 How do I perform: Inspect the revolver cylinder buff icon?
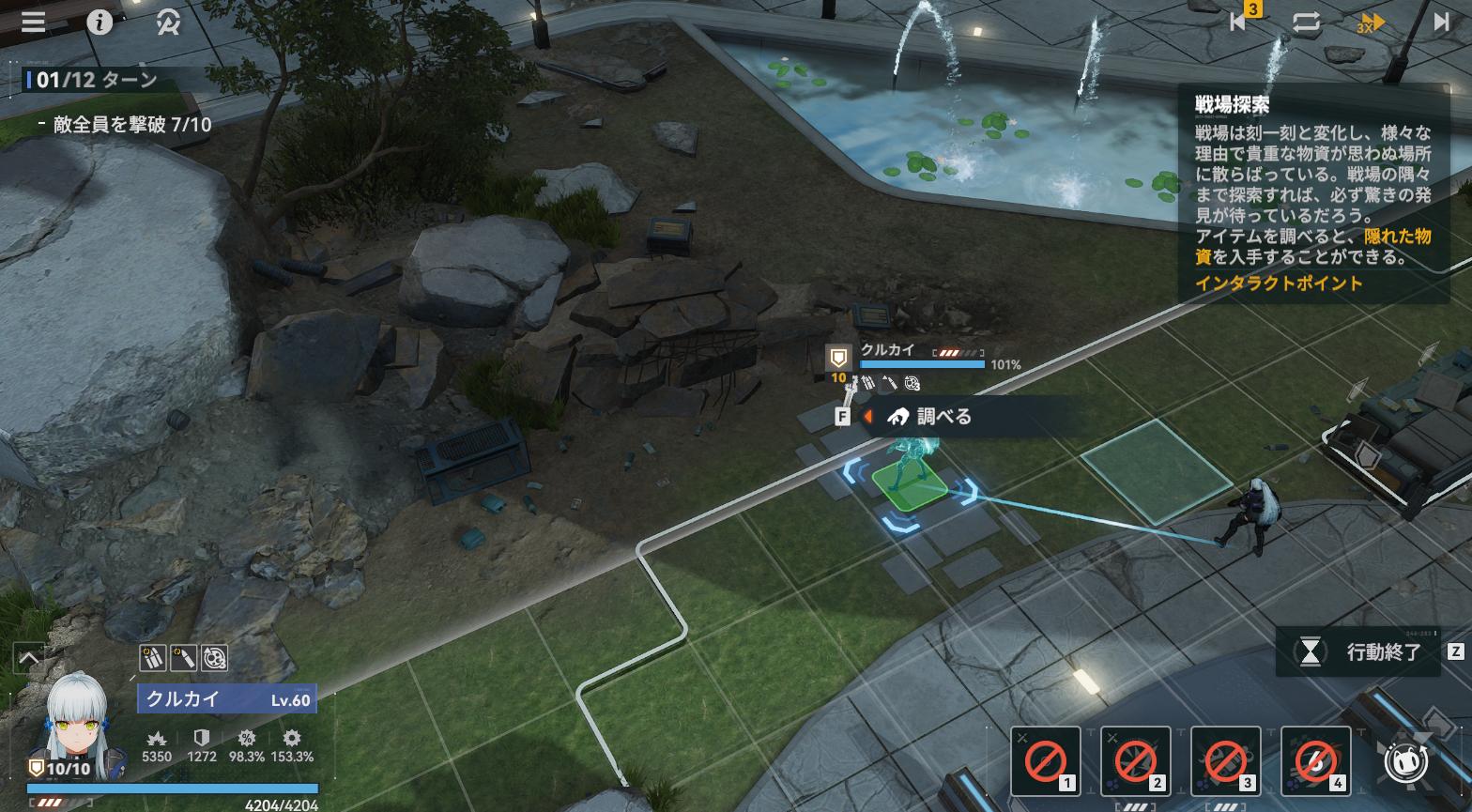click(215, 658)
